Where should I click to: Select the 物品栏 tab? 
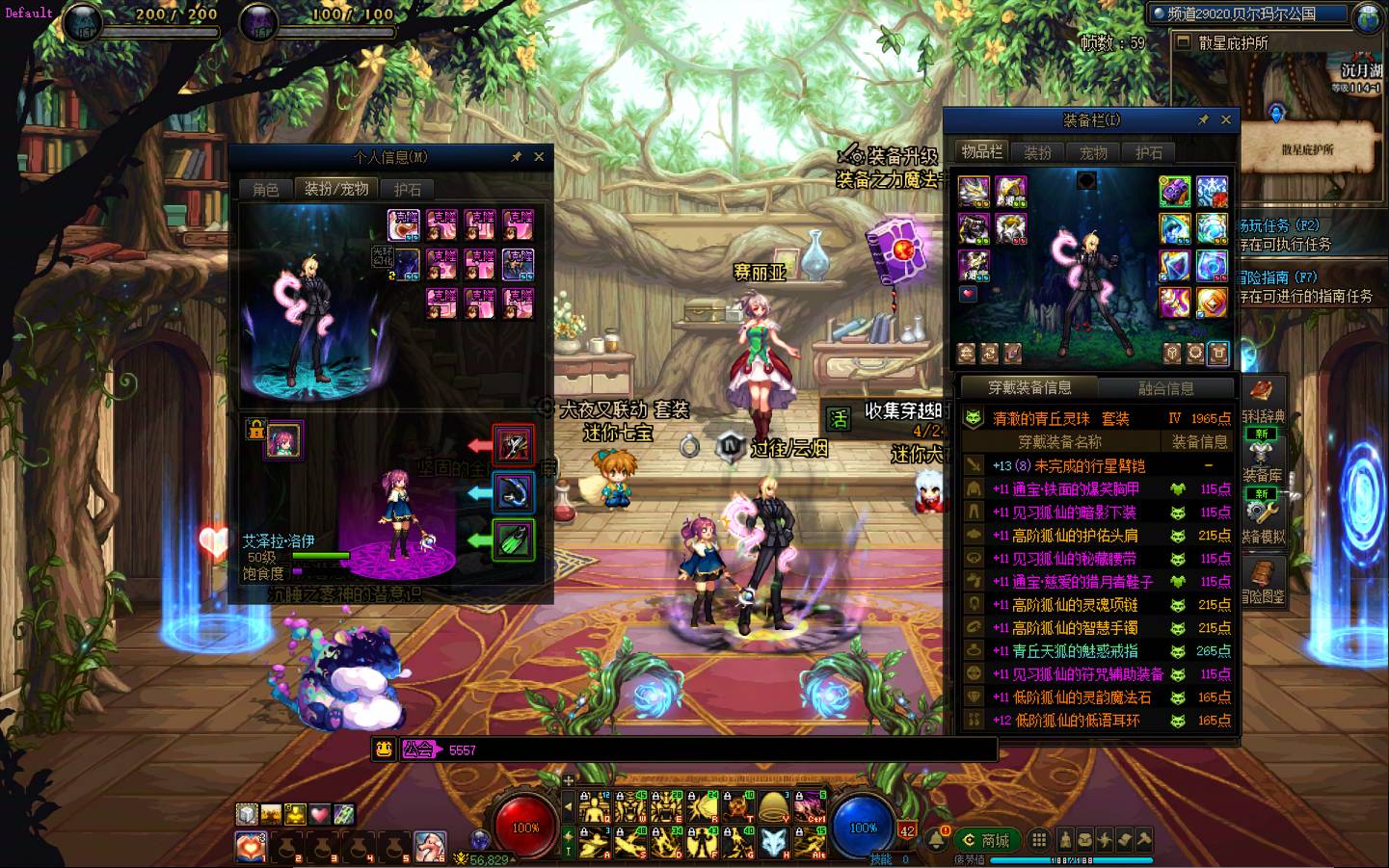point(981,152)
